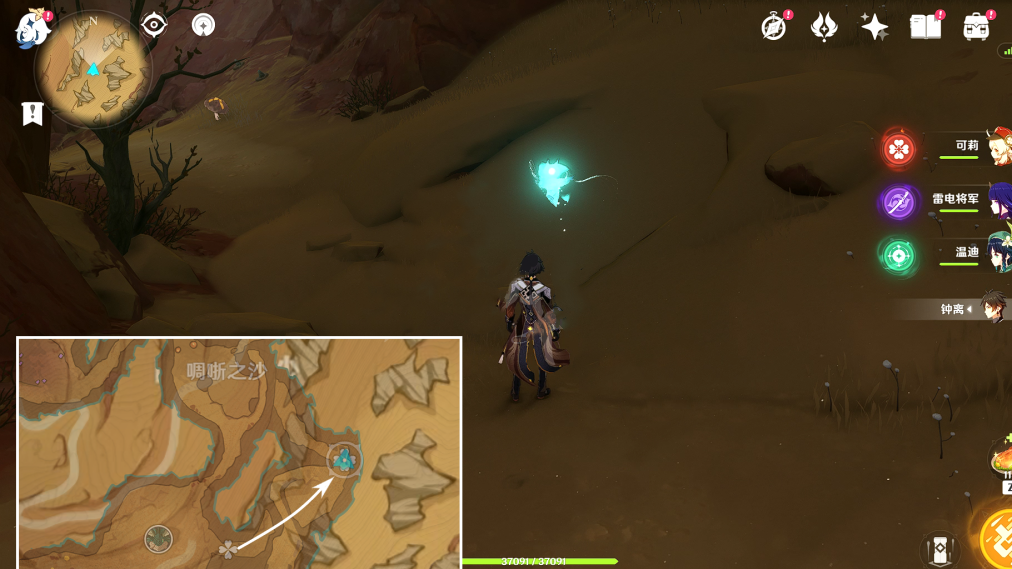Use the roast food quick-slot item

click(x=1000, y=461)
